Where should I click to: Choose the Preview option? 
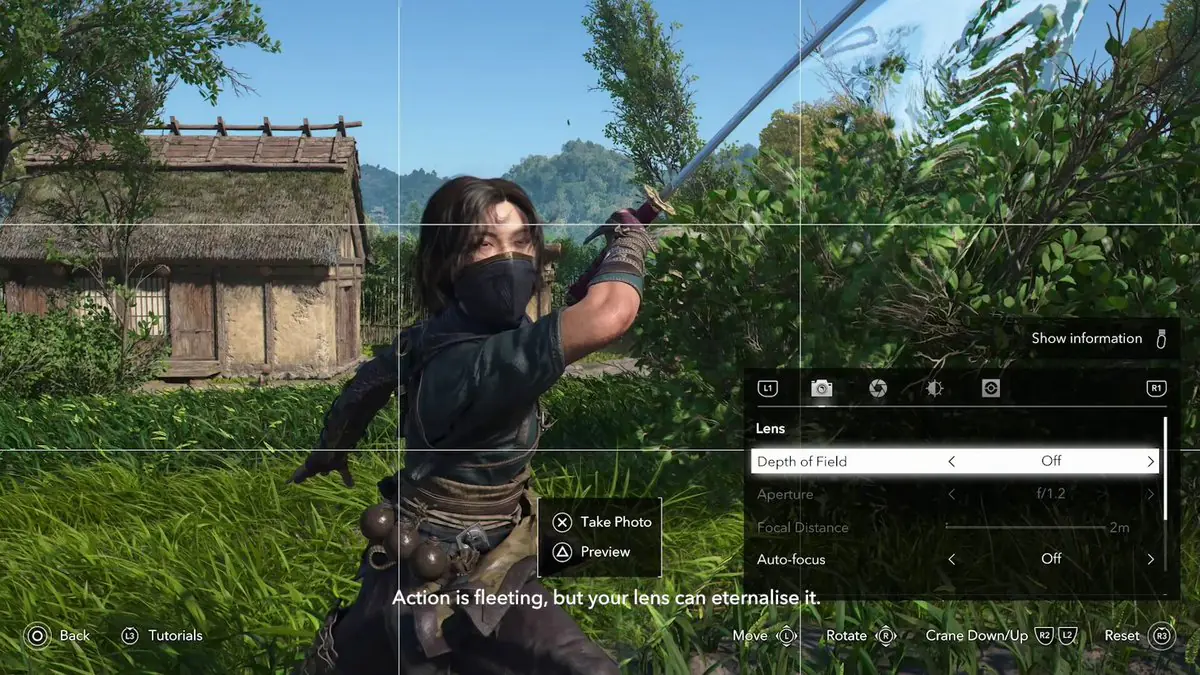(593, 551)
